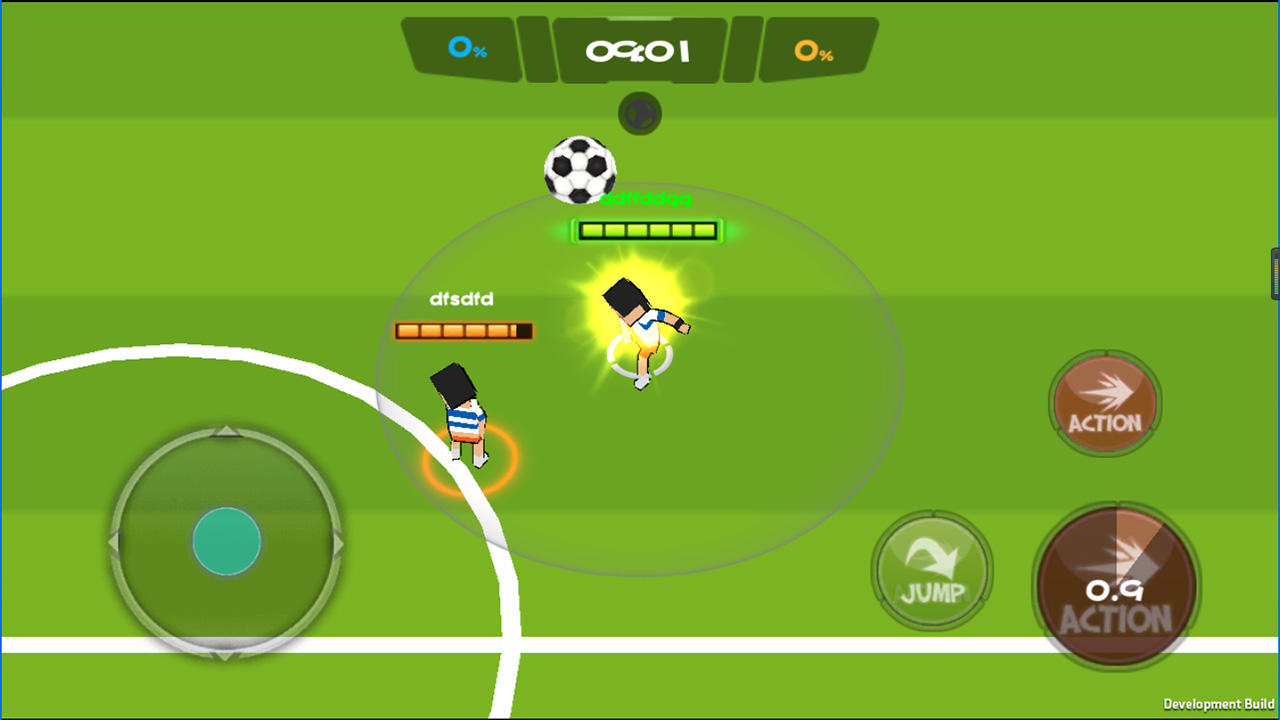Click dfsdfd's orange health bar
1280x720 pixels.
point(464,329)
